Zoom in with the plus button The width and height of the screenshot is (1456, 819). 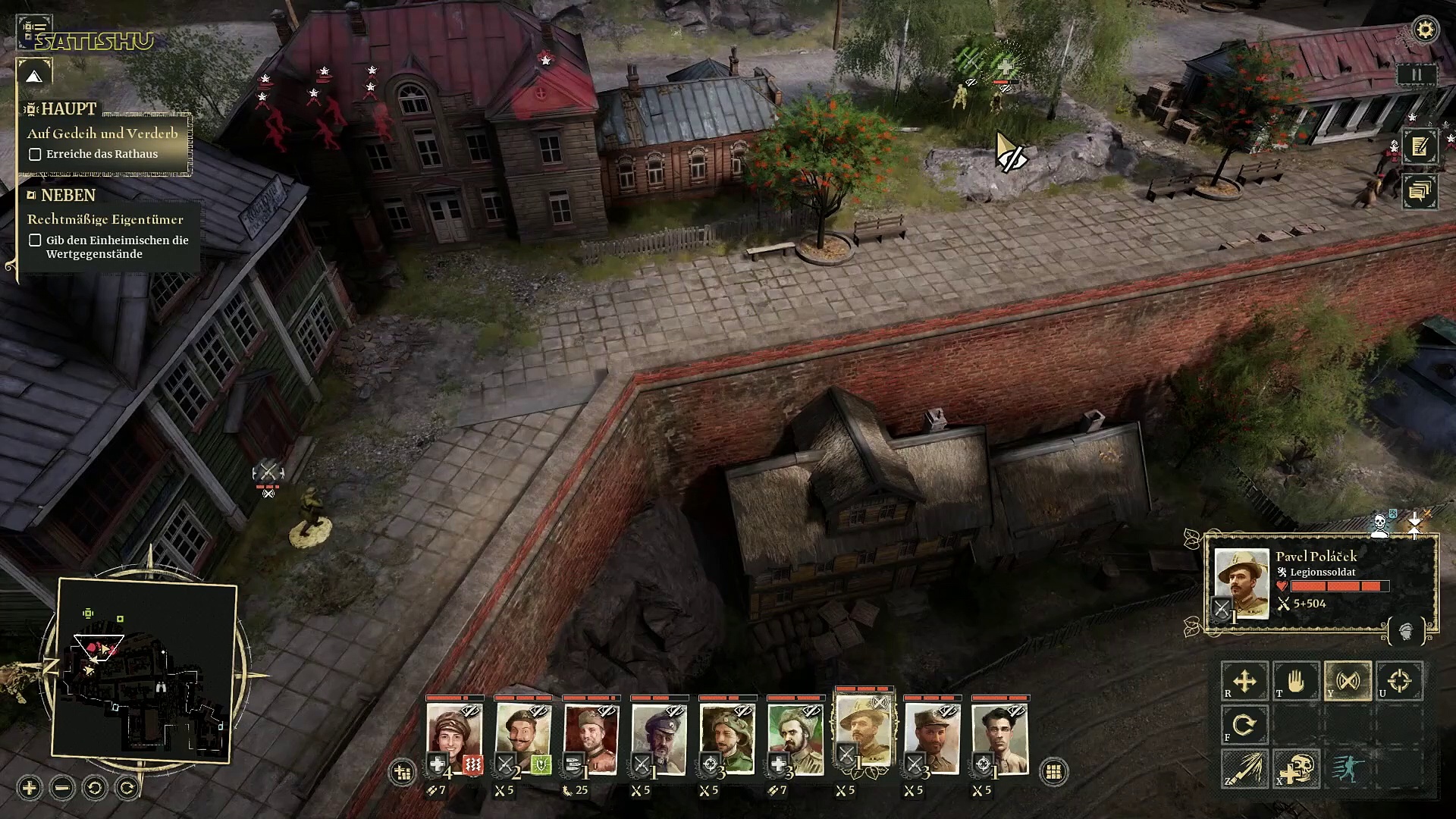(x=30, y=788)
